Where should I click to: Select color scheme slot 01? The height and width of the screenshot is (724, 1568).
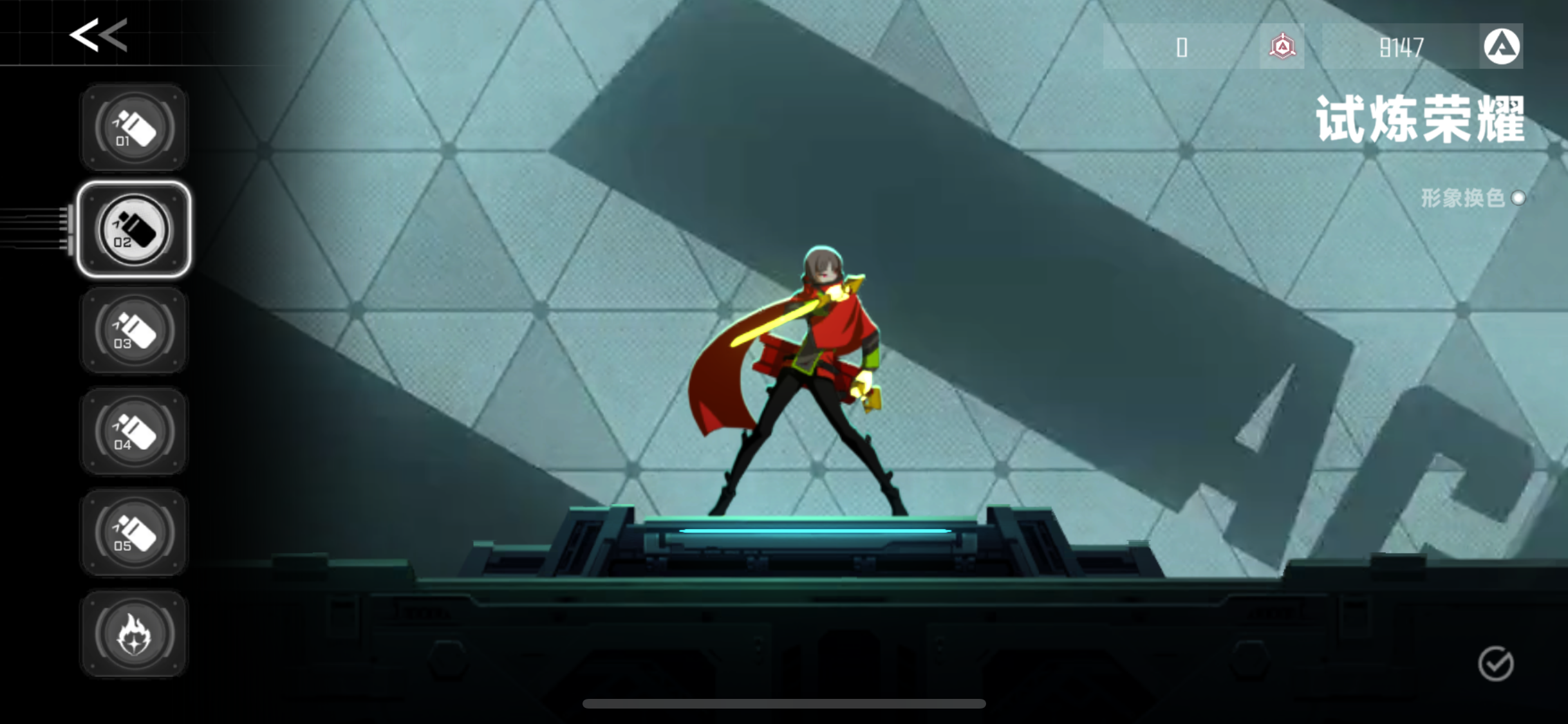(x=133, y=127)
